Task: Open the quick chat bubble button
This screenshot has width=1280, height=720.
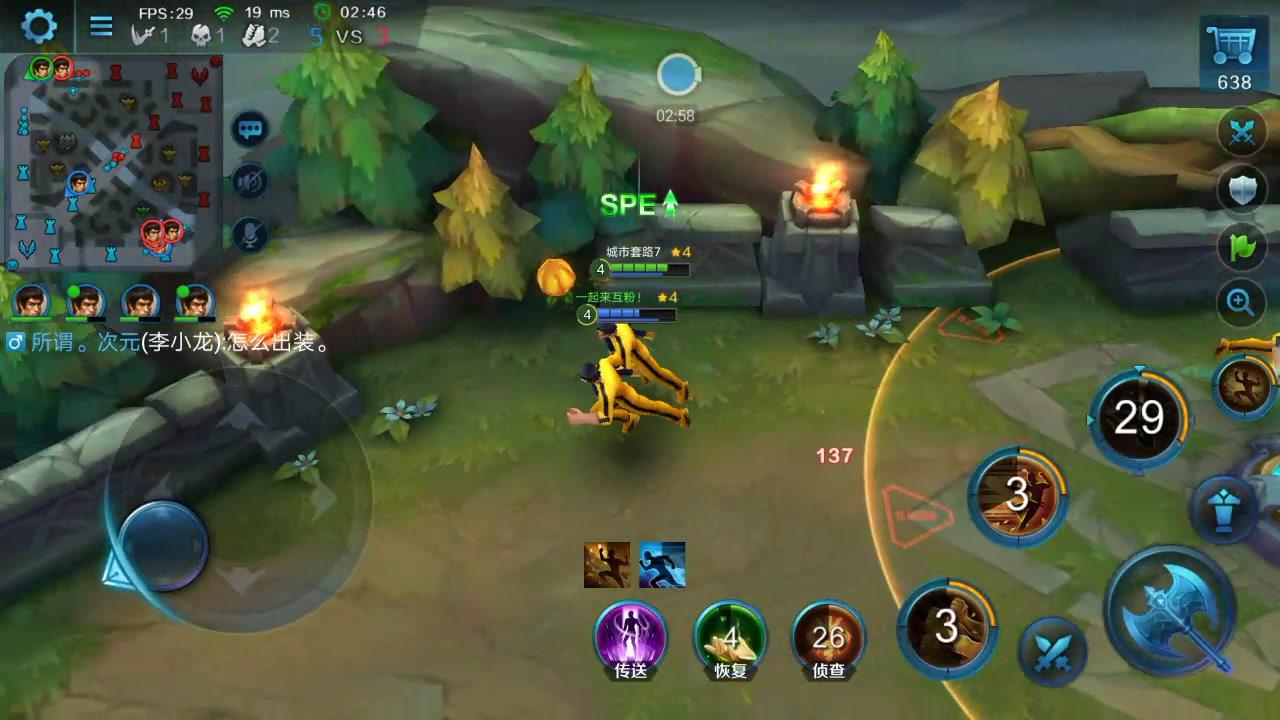Action: [x=250, y=129]
